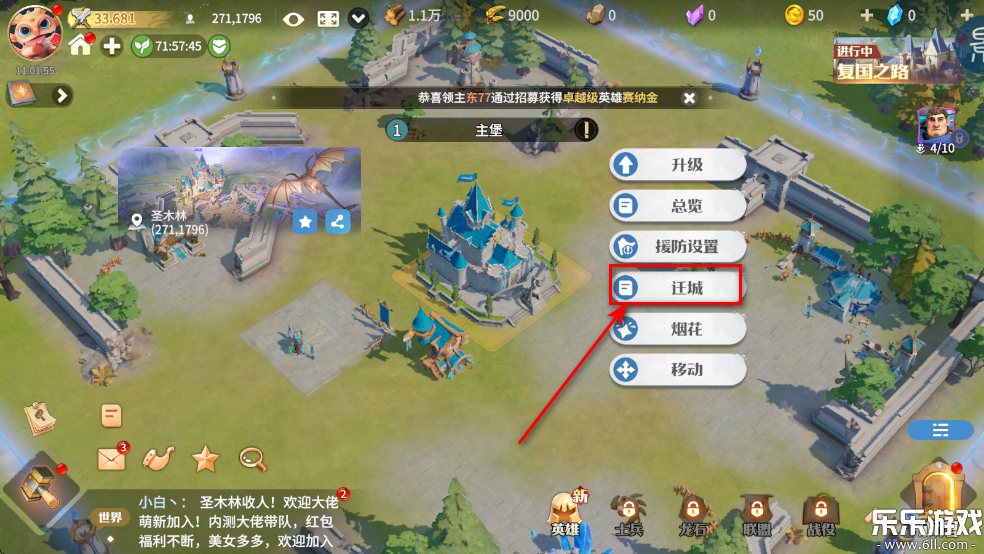The image size is (984, 554).
Task: Open the player avatar profile
Action: pyautogui.click(x=34, y=31)
